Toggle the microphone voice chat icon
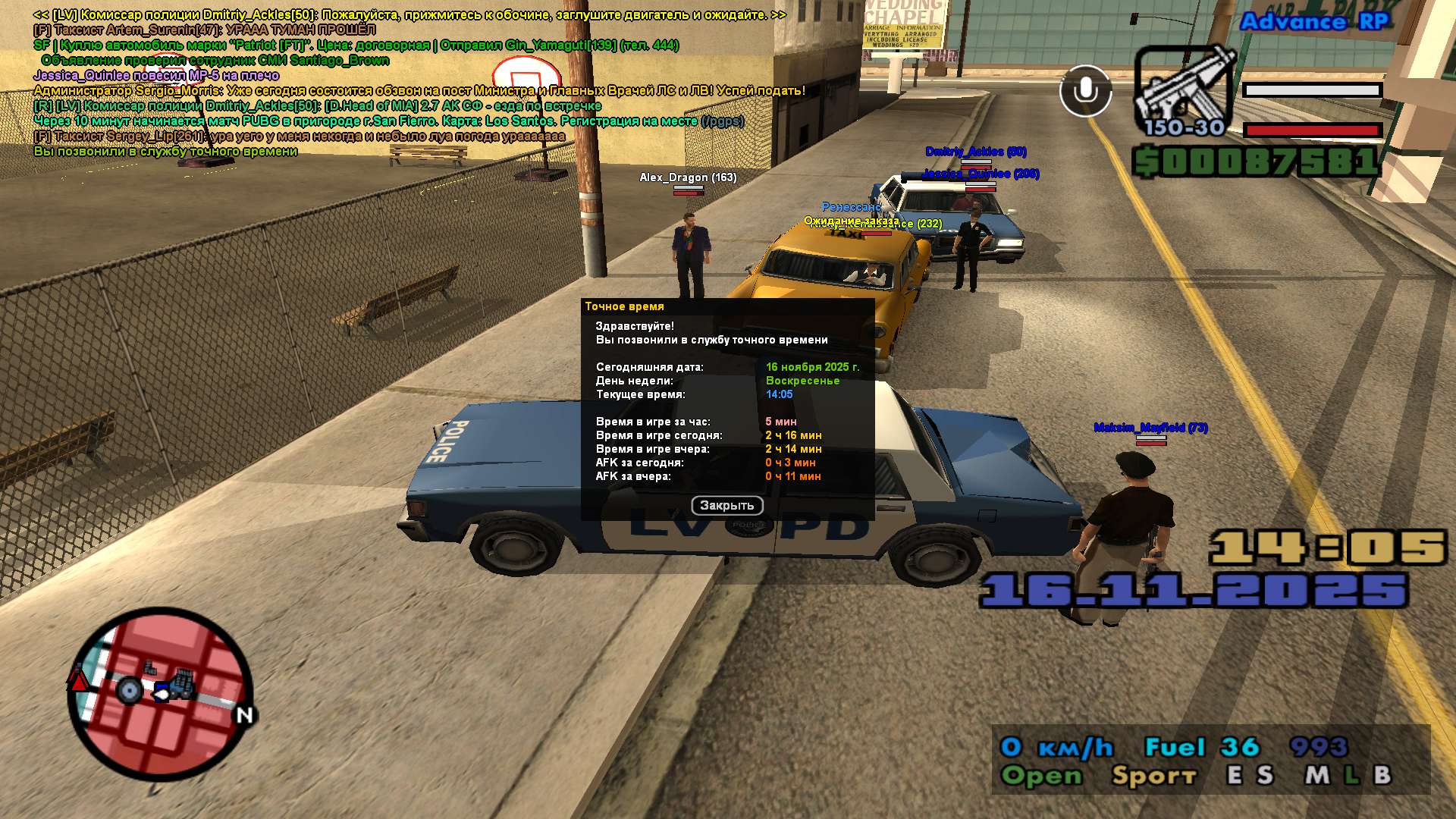This screenshot has width=1456, height=819. pyautogui.click(x=1085, y=91)
